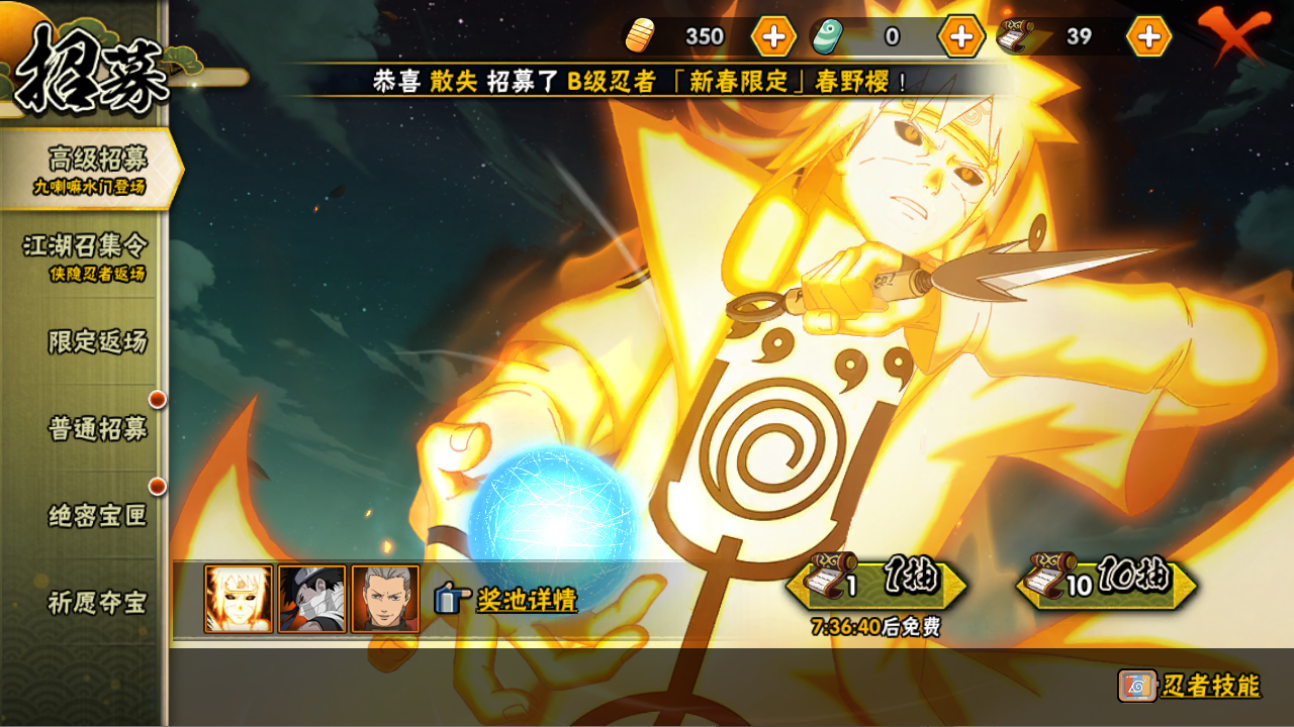The image size is (1294, 727).
Task: Select the masked dark-haired ninja portrait
Action: 312,599
